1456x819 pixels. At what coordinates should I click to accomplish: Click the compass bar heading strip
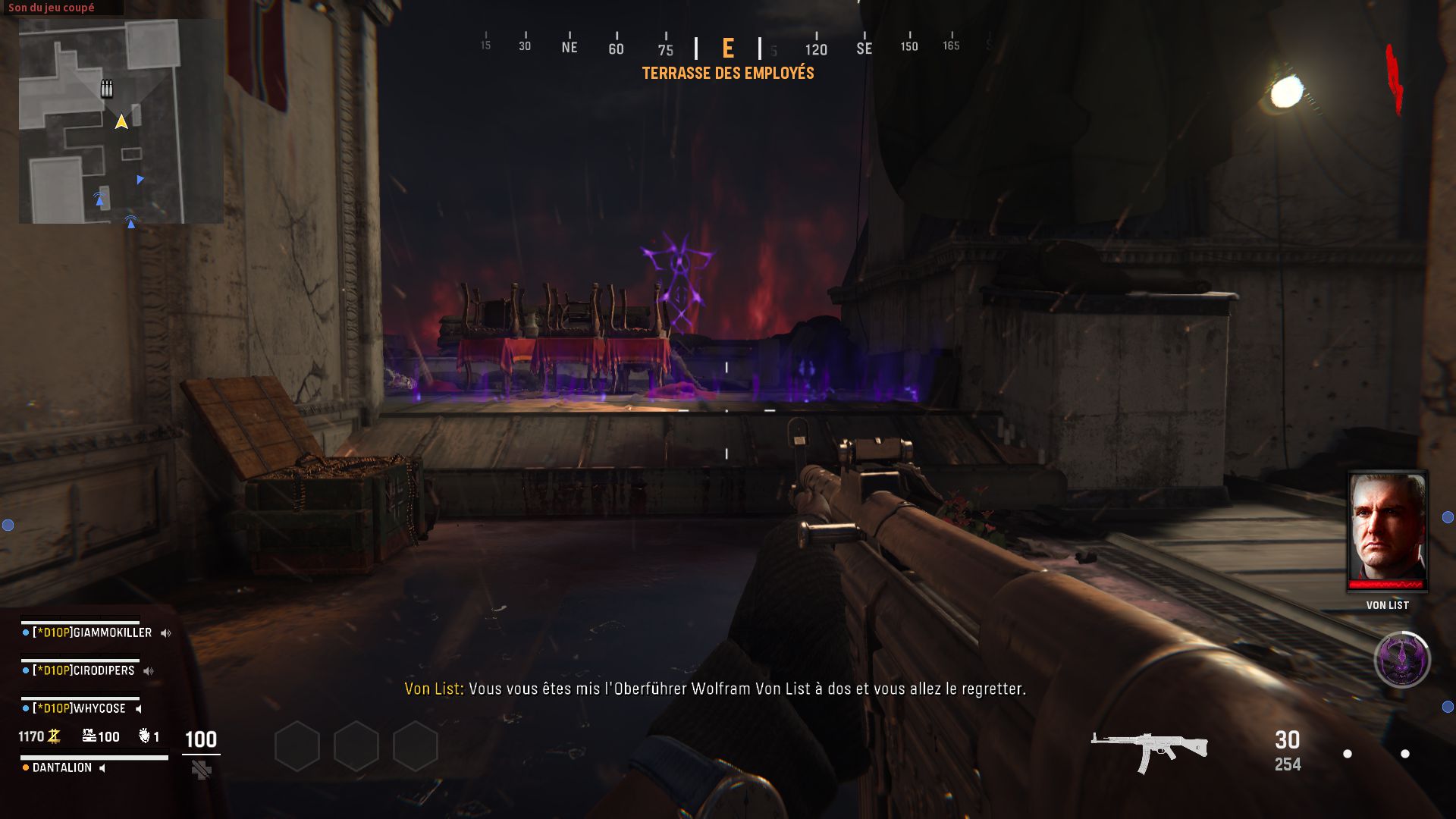pyautogui.click(x=728, y=48)
